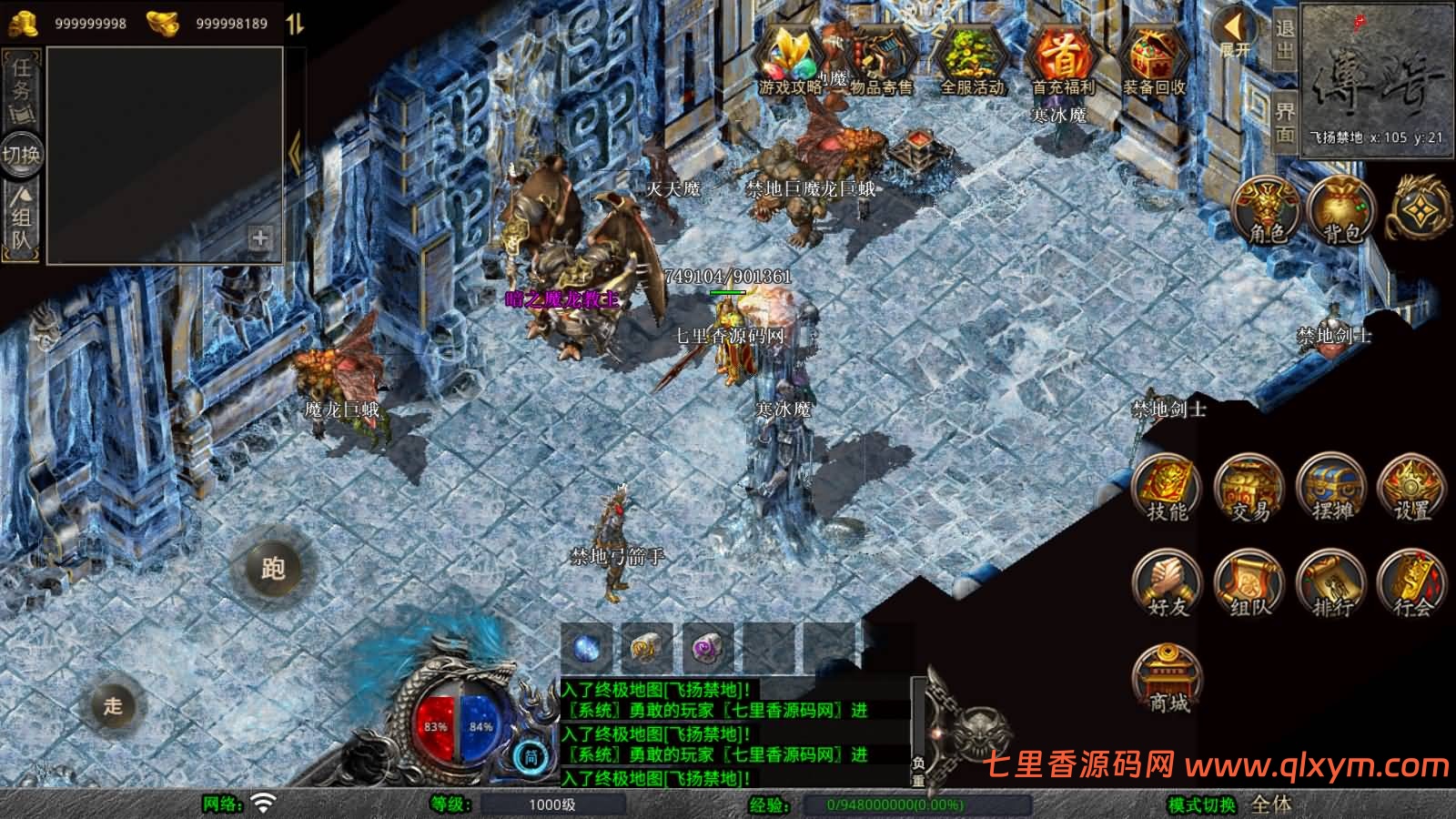Screen dimensions: 1456x819
Task: Open the 物品寄售 consignment icon
Action: (x=881, y=59)
